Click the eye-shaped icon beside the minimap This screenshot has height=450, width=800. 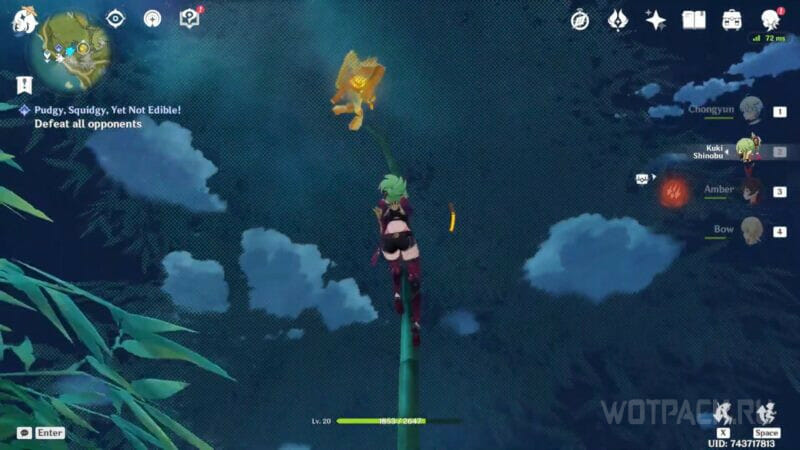pyautogui.click(x=116, y=19)
